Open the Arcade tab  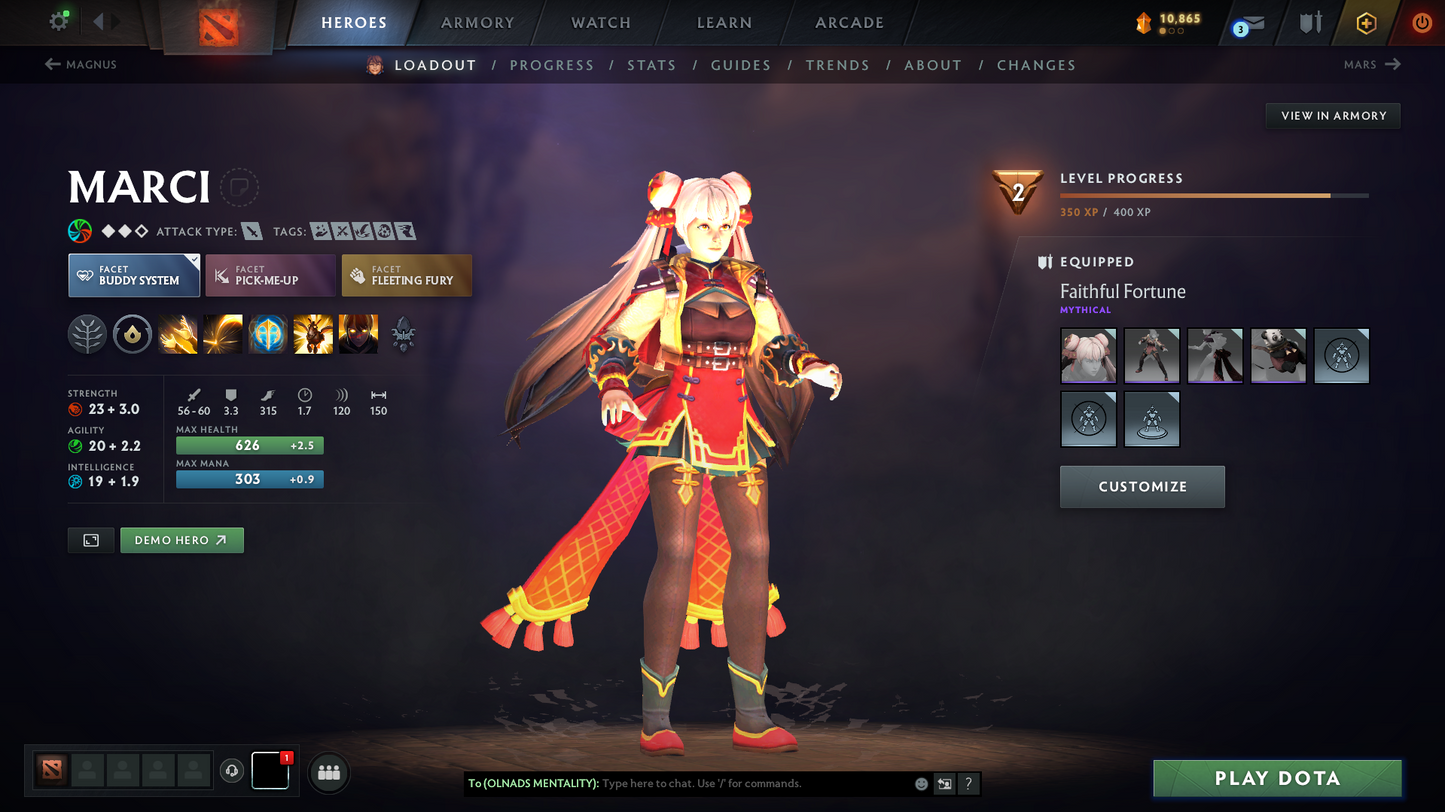click(x=849, y=23)
